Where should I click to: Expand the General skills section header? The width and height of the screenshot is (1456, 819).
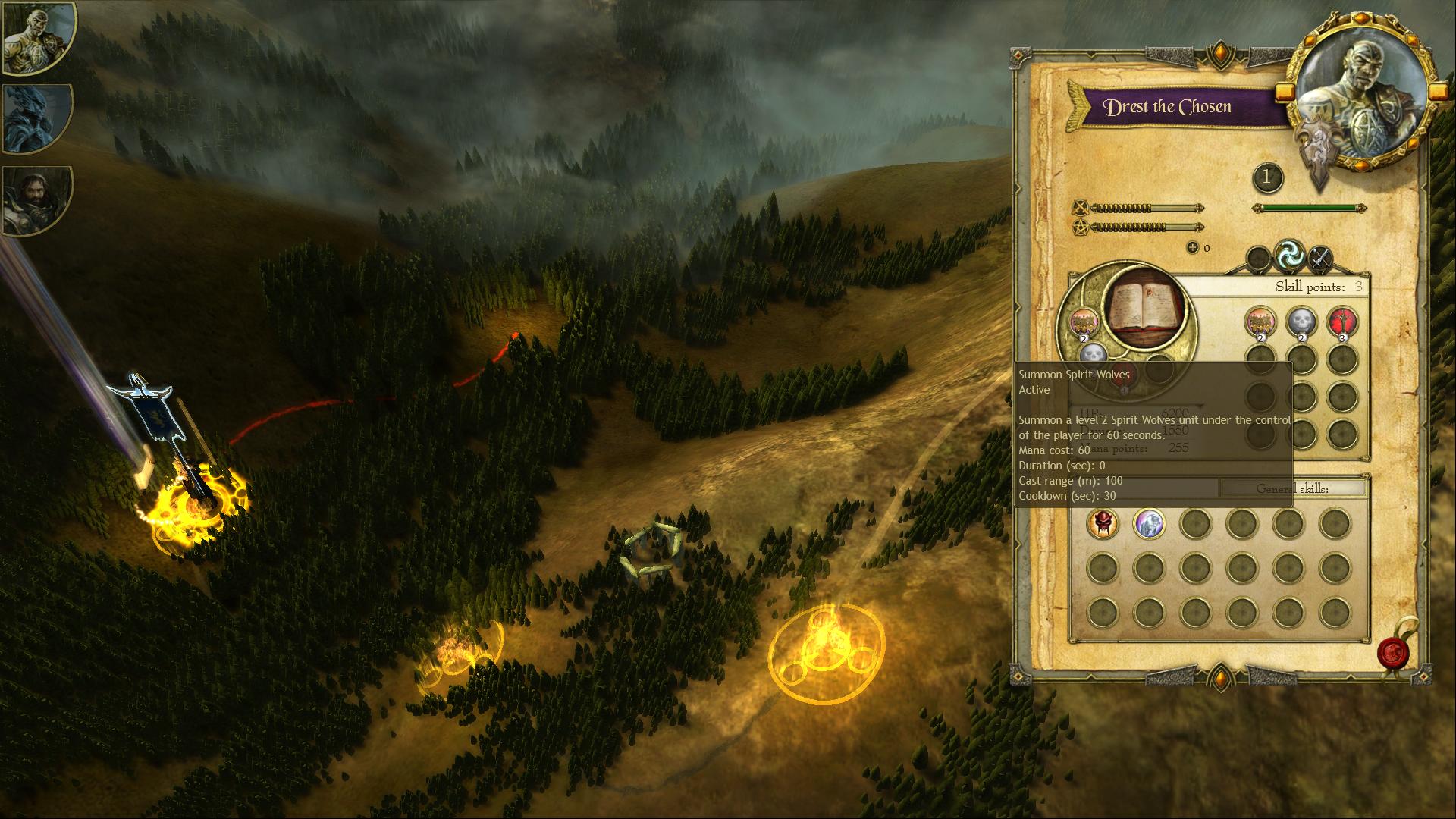[1294, 489]
